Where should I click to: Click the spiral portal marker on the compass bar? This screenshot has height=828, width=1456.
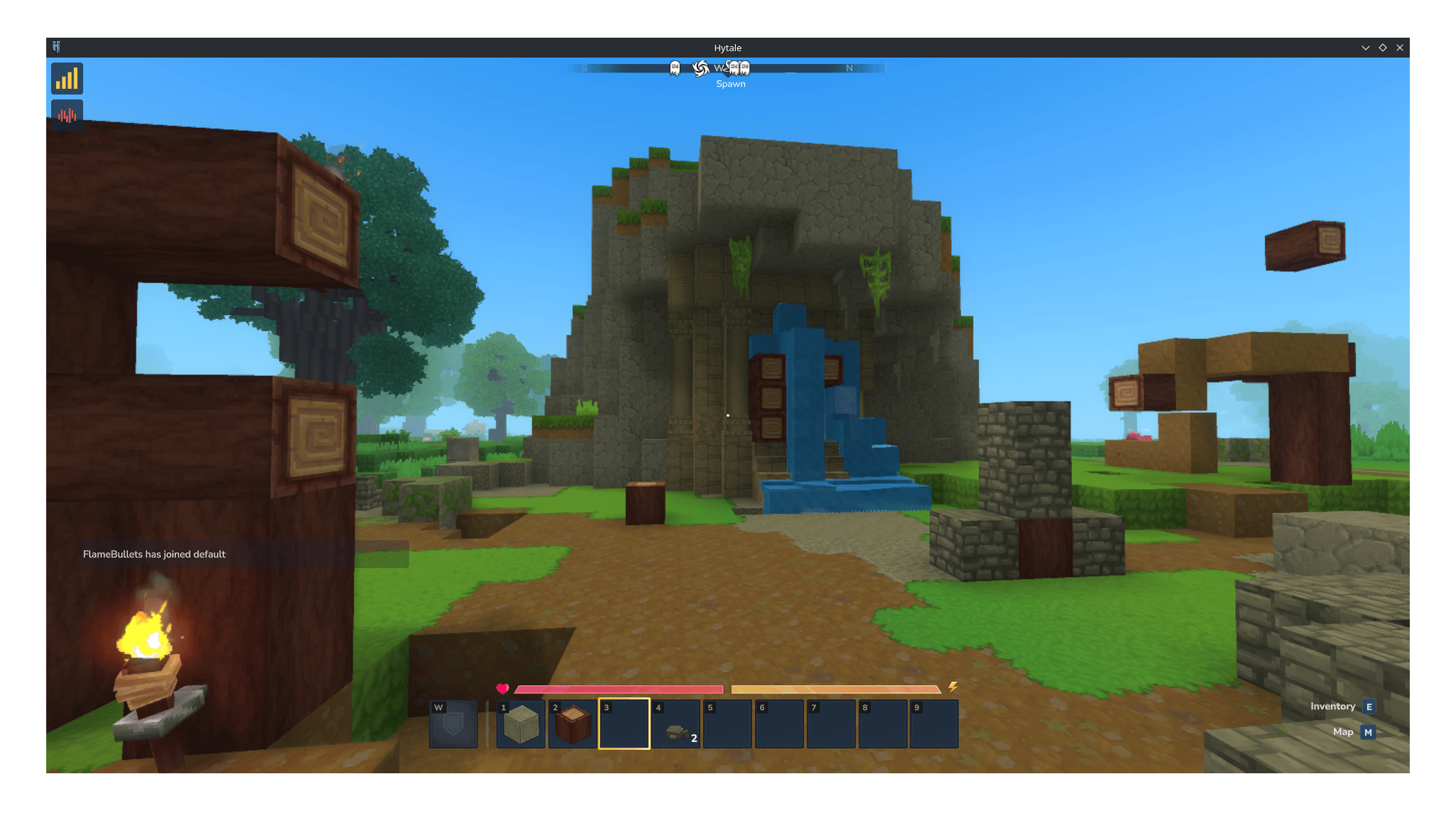pos(700,68)
